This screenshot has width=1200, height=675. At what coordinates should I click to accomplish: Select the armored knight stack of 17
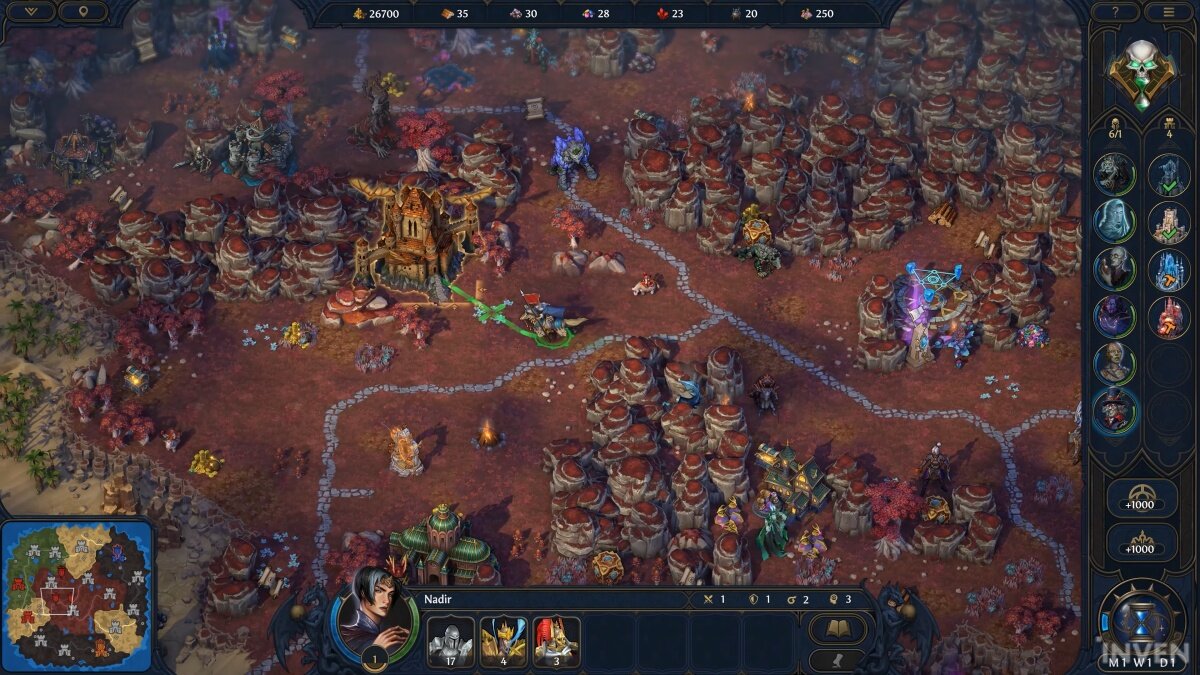coord(450,641)
